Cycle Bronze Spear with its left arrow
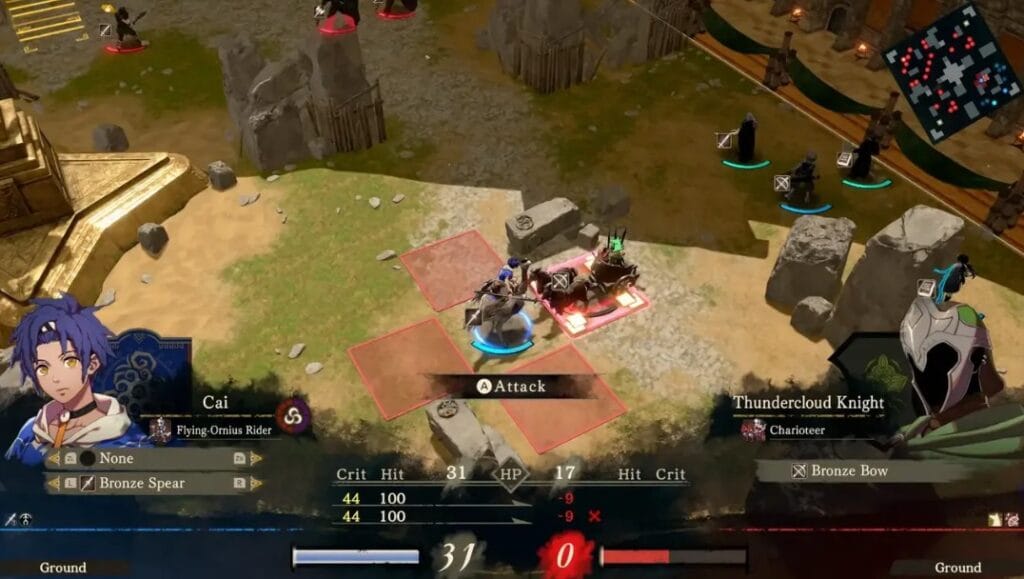This screenshot has height=579, width=1024. point(52,484)
